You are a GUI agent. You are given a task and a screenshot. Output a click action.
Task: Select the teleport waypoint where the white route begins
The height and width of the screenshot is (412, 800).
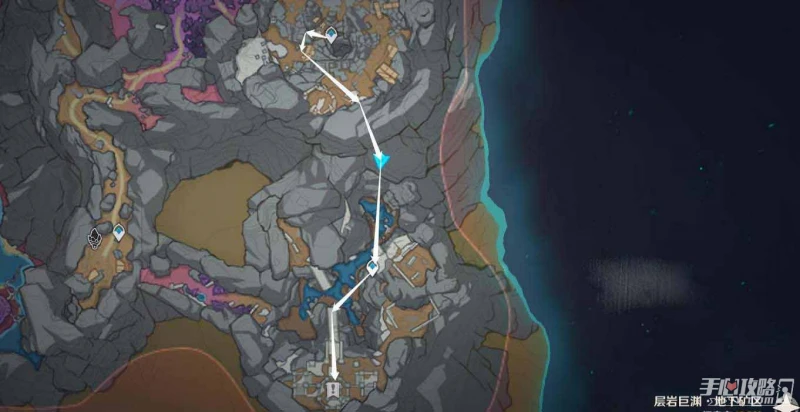point(330,33)
